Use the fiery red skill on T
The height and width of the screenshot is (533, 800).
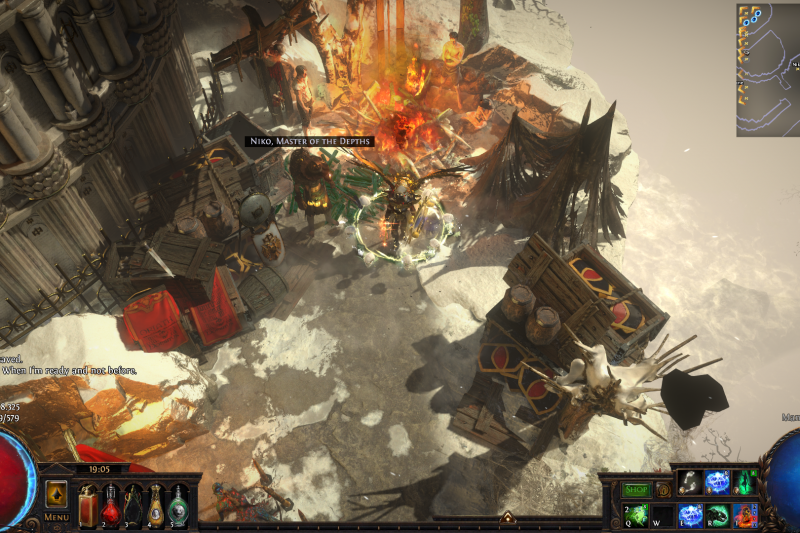pos(744,515)
